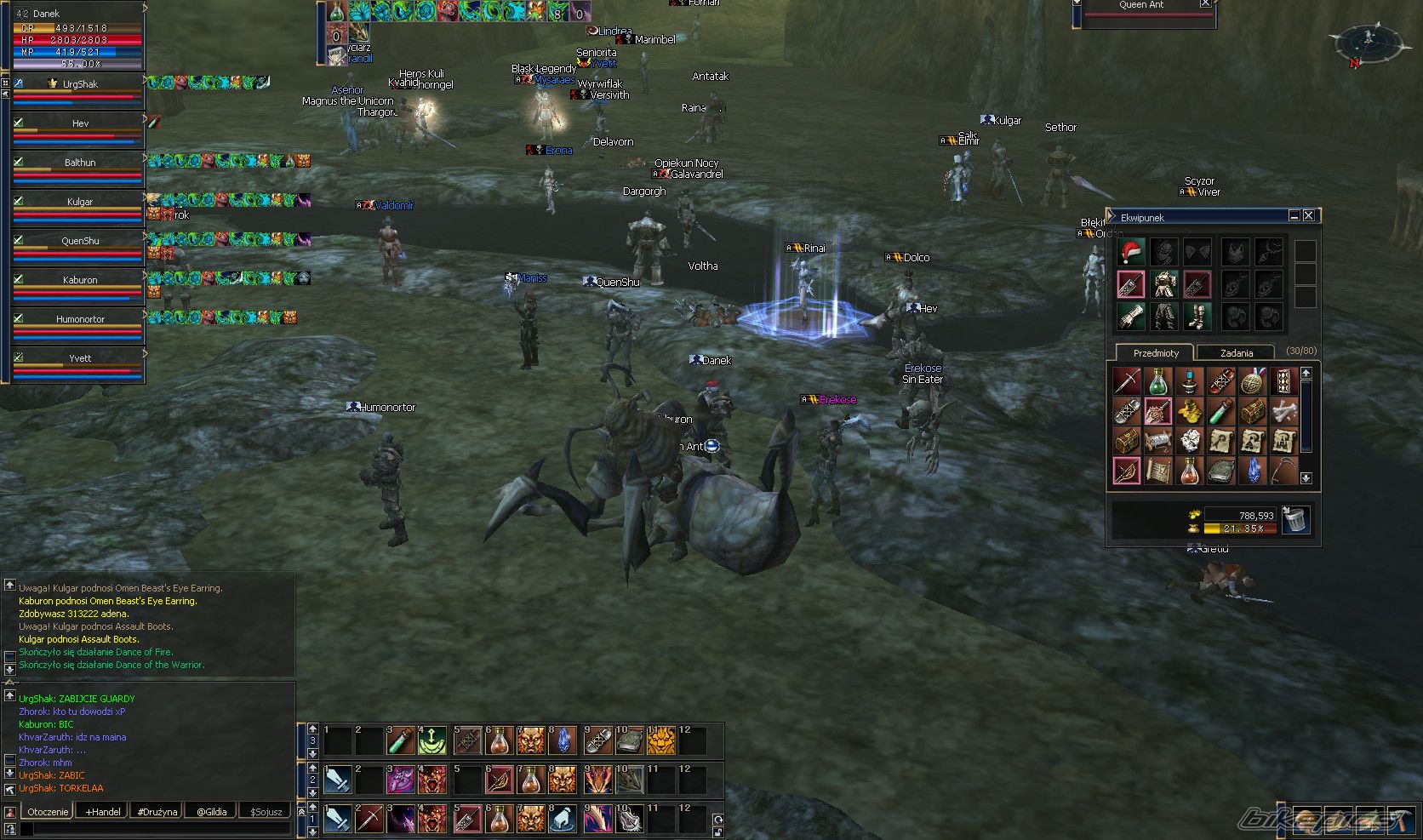
Task: Switch chat to #Drużyna tab
Action: coord(157,812)
